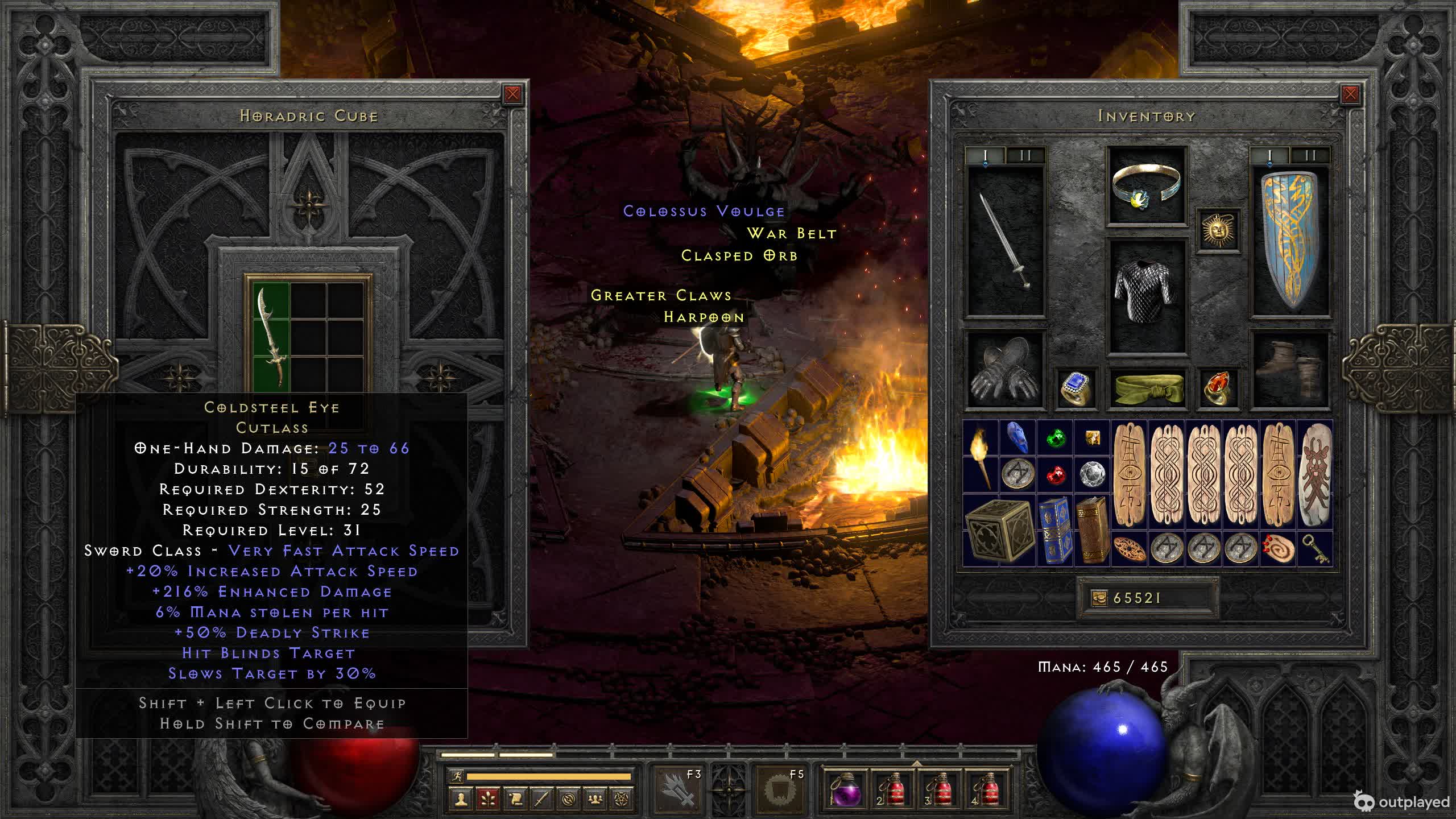Open the character screen bust icon
Screen dimensions: 1456x819
(x=461, y=799)
